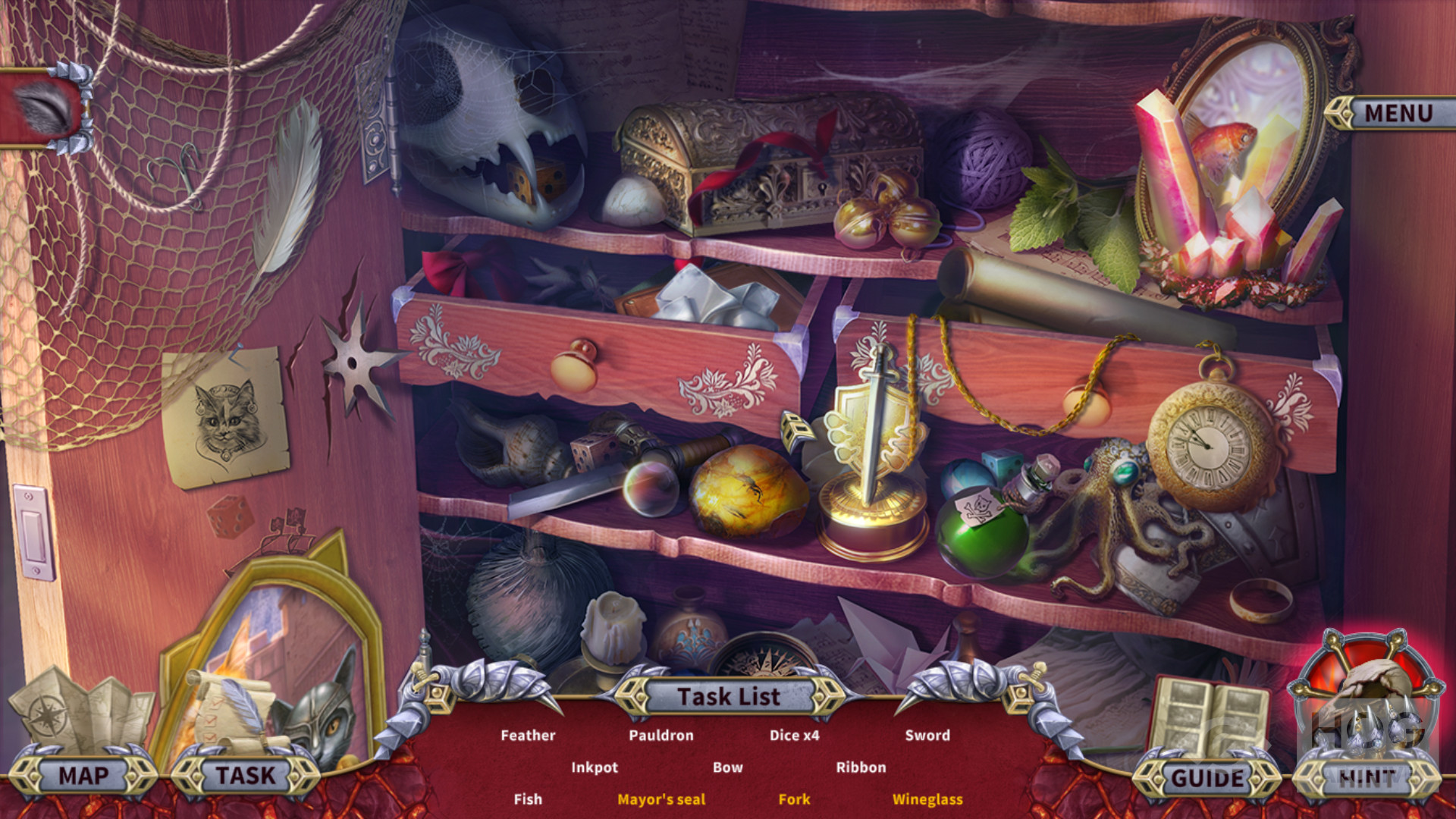Viewport: 1456px width, 819px height.
Task: Choose the yellow Fork entry
Action: [794, 799]
